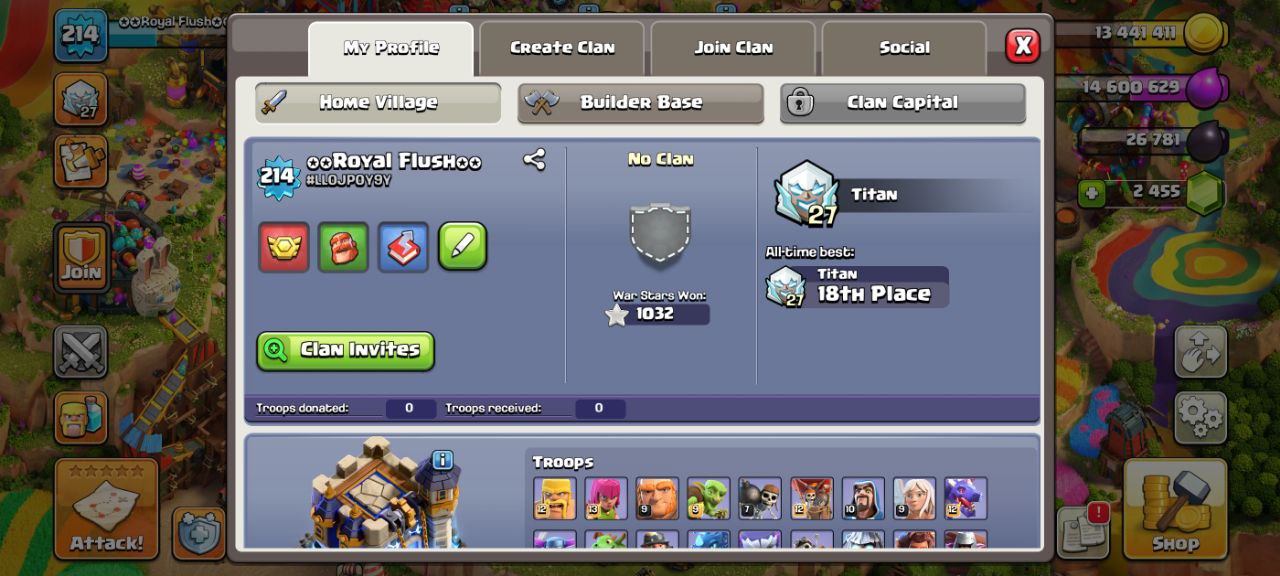
Task: Click the green red-fist button
Action: (x=343, y=246)
